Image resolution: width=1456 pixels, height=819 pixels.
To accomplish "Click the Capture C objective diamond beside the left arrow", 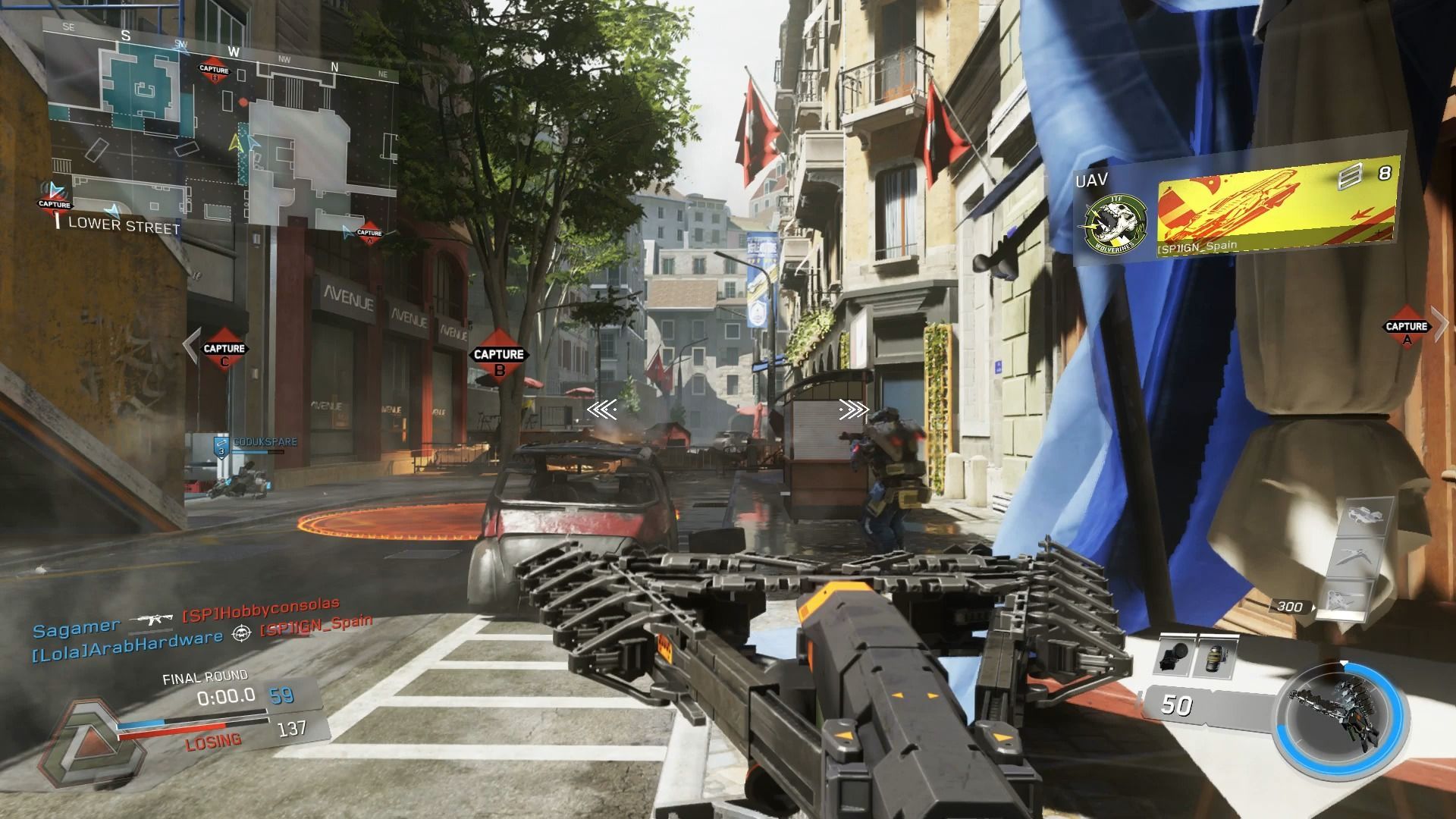I will pos(224,350).
